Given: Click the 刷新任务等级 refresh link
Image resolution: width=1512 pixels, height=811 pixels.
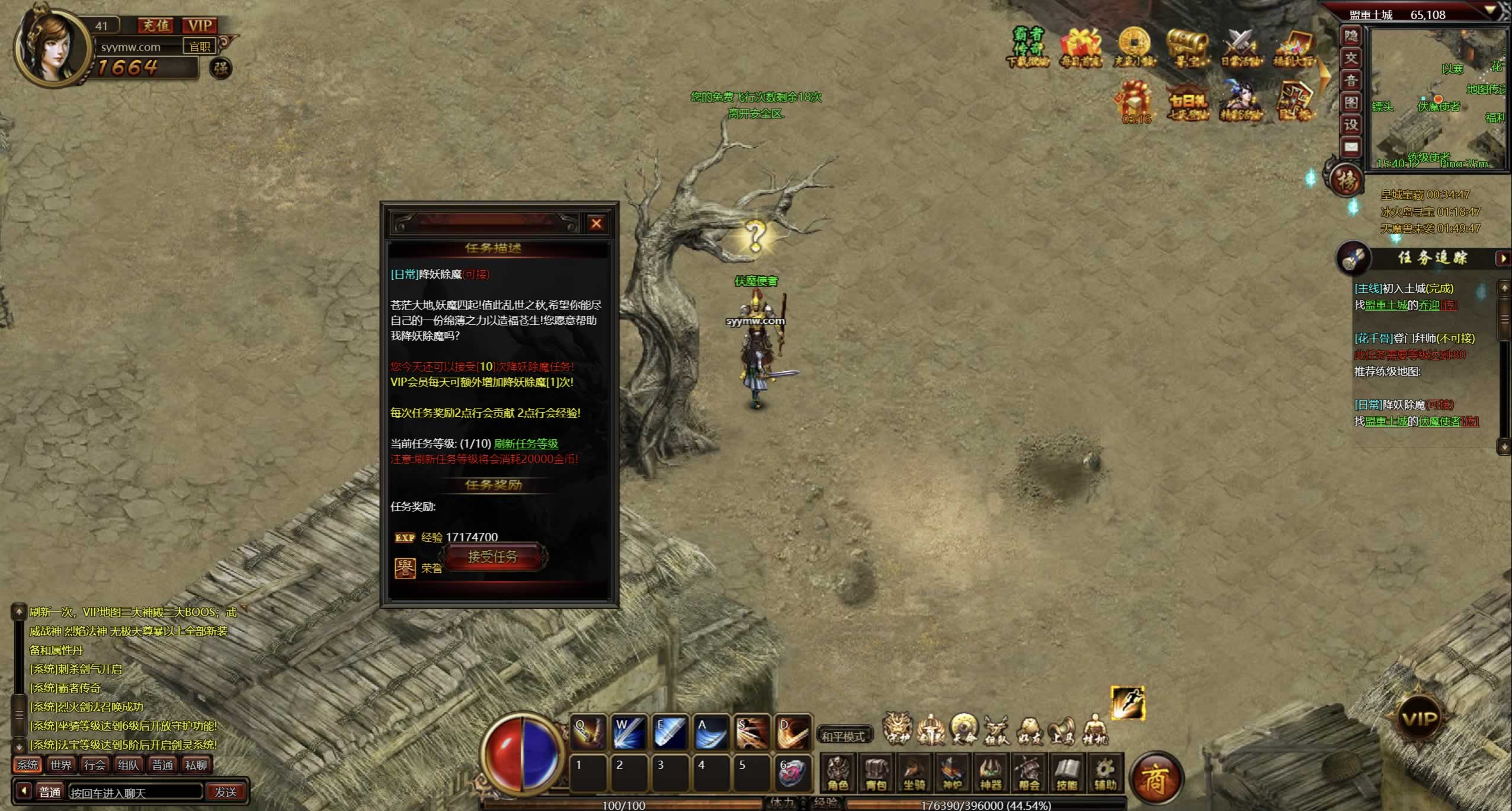Looking at the screenshot, I should tap(526, 443).
